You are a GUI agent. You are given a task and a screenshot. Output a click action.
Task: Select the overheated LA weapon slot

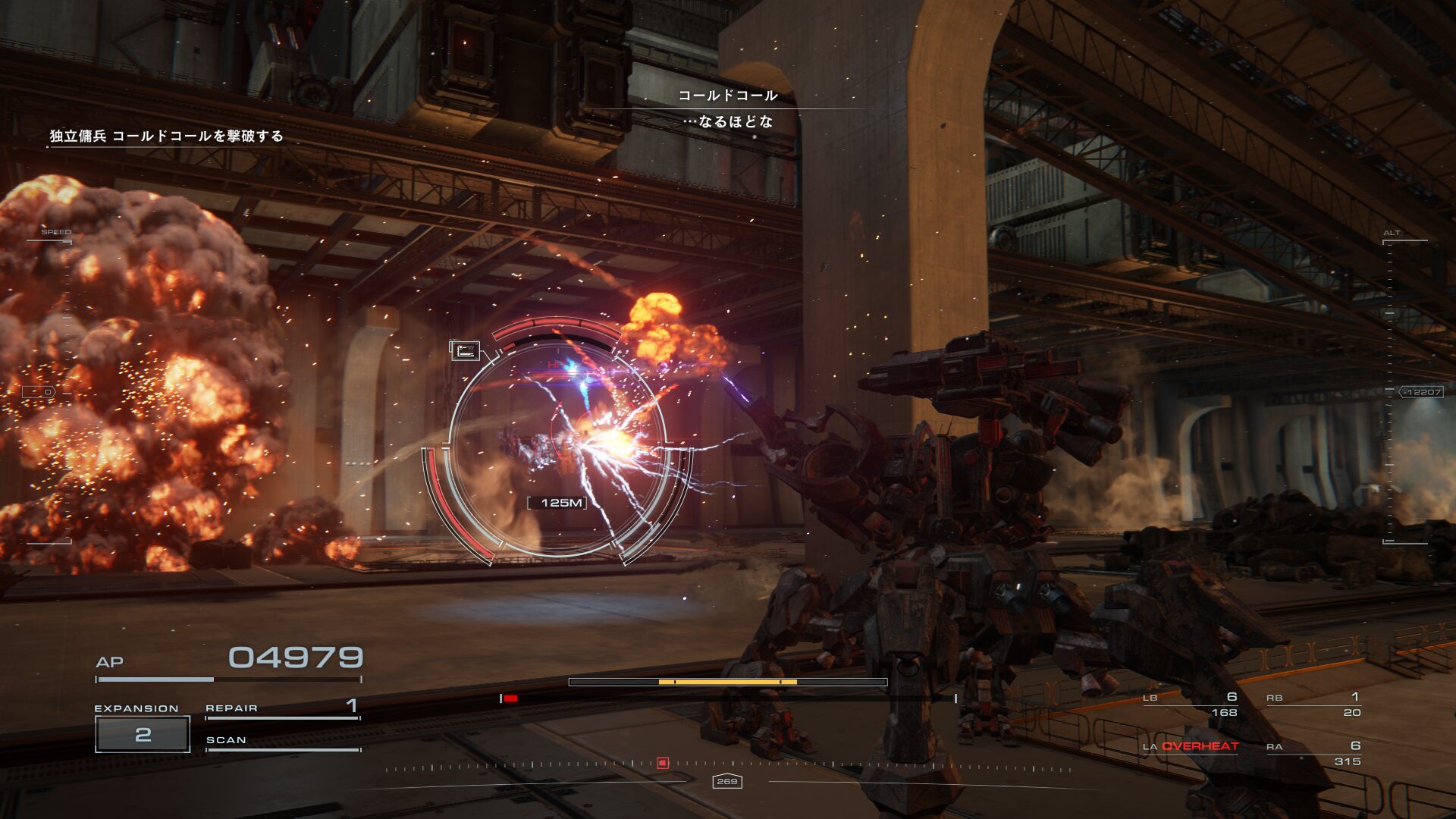[x=1191, y=746]
